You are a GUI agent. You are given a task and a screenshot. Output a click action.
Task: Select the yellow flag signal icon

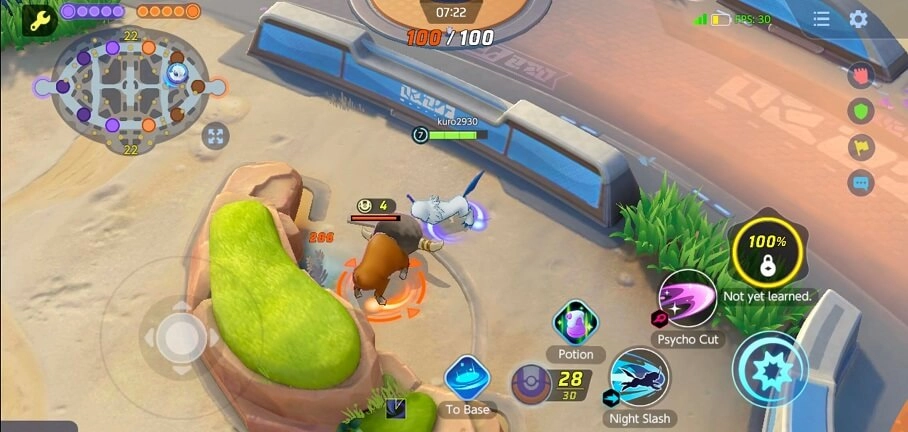click(x=860, y=147)
